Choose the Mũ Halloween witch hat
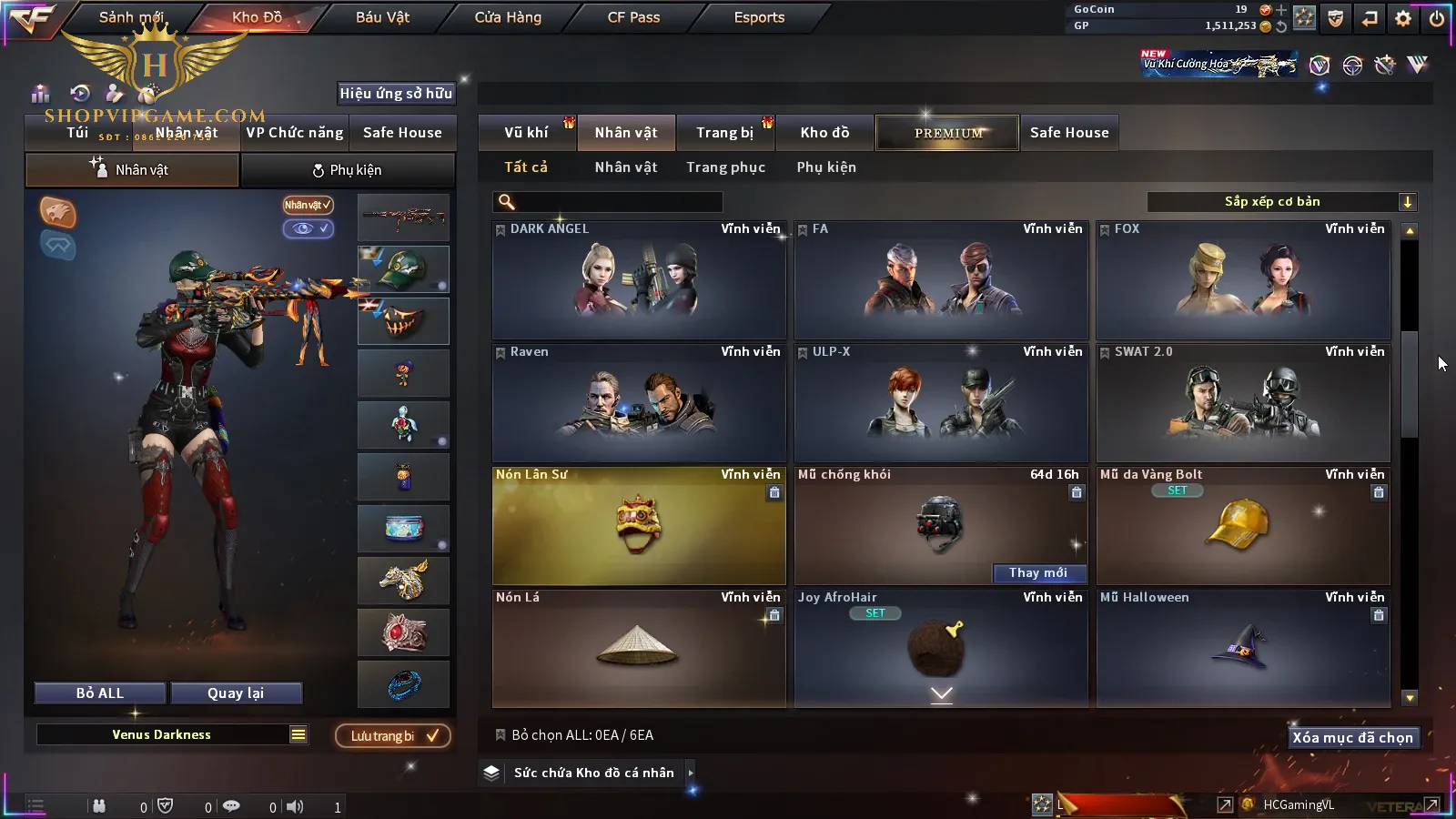1456x819 pixels. [x=1243, y=649]
